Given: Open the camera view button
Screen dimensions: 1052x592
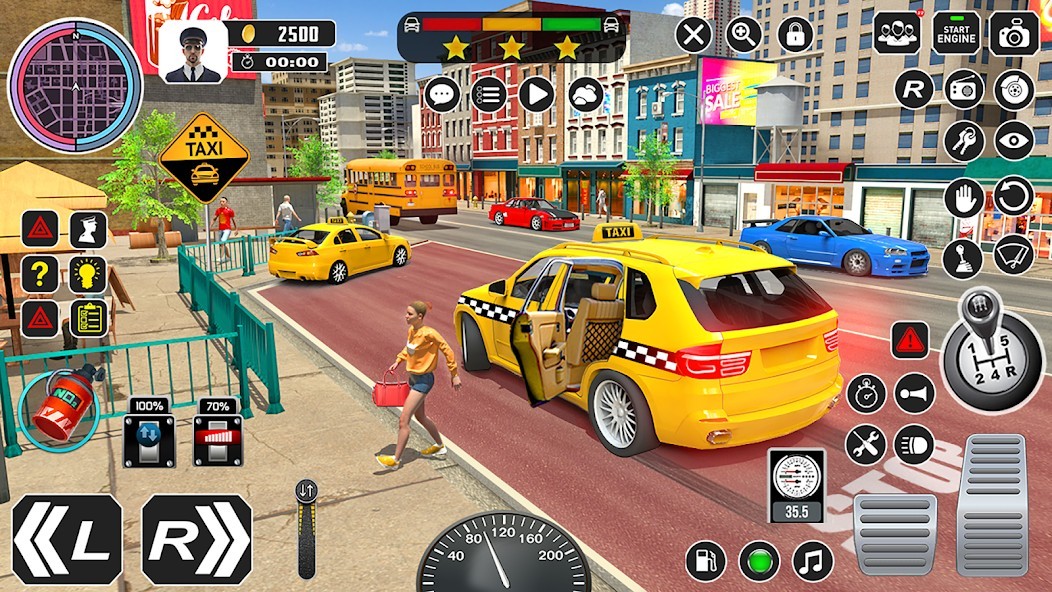Looking at the screenshot, I should point(1014,33).
